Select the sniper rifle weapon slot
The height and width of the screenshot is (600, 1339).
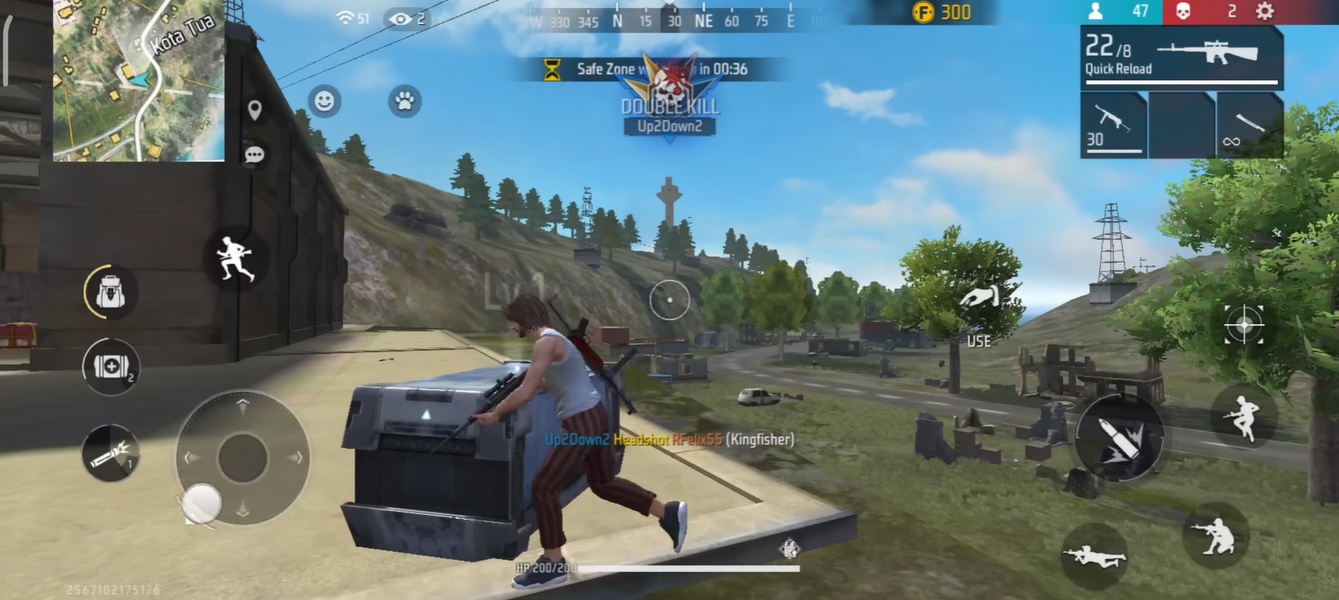point(1181,58)
